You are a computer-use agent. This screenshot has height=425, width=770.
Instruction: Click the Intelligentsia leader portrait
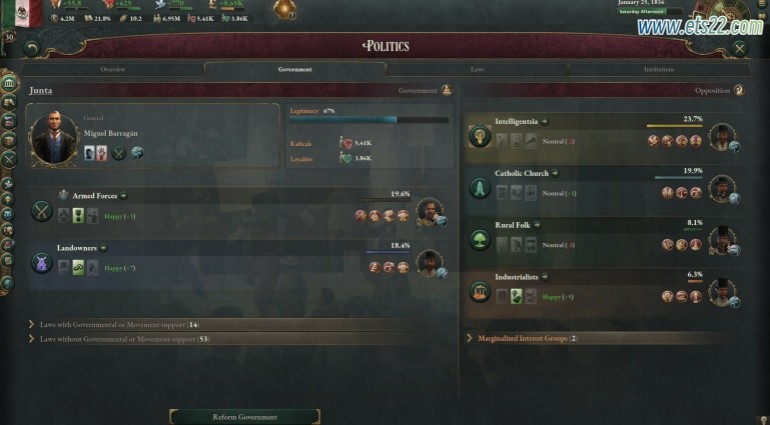(722, 137)
